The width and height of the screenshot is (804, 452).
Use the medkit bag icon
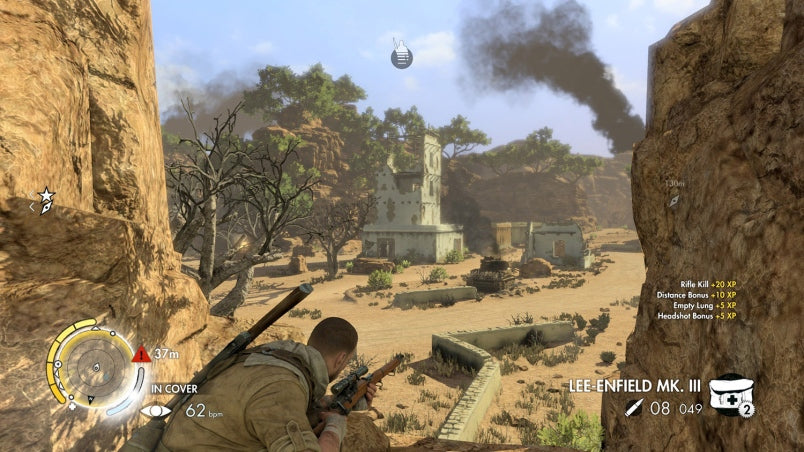(x=729, y=393)
